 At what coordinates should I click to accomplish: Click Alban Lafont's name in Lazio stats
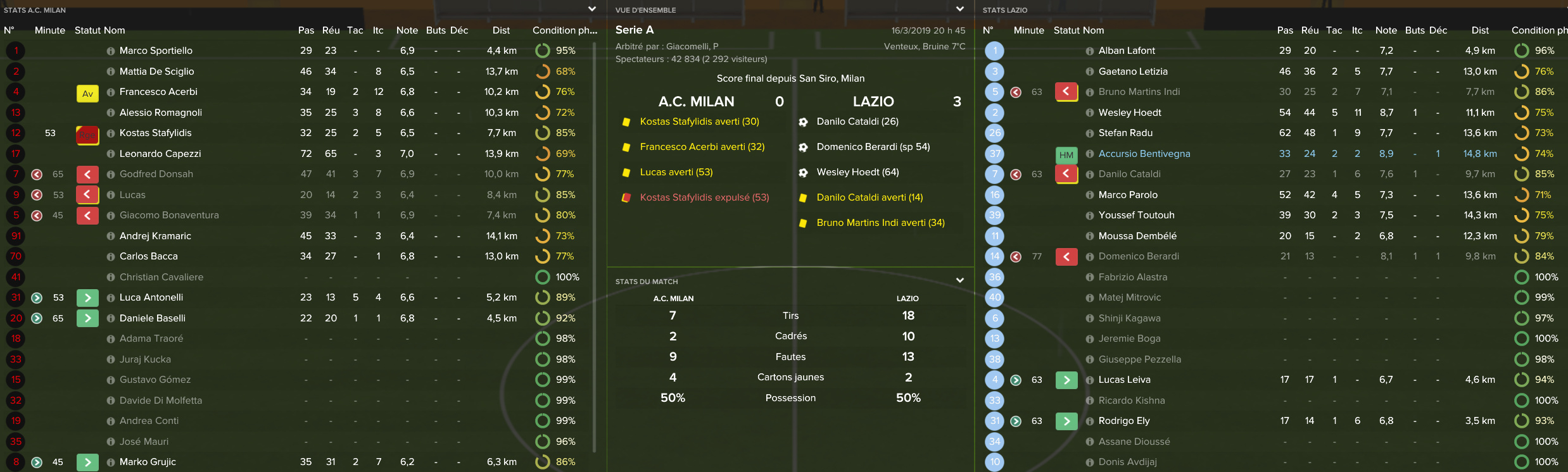1127,51
